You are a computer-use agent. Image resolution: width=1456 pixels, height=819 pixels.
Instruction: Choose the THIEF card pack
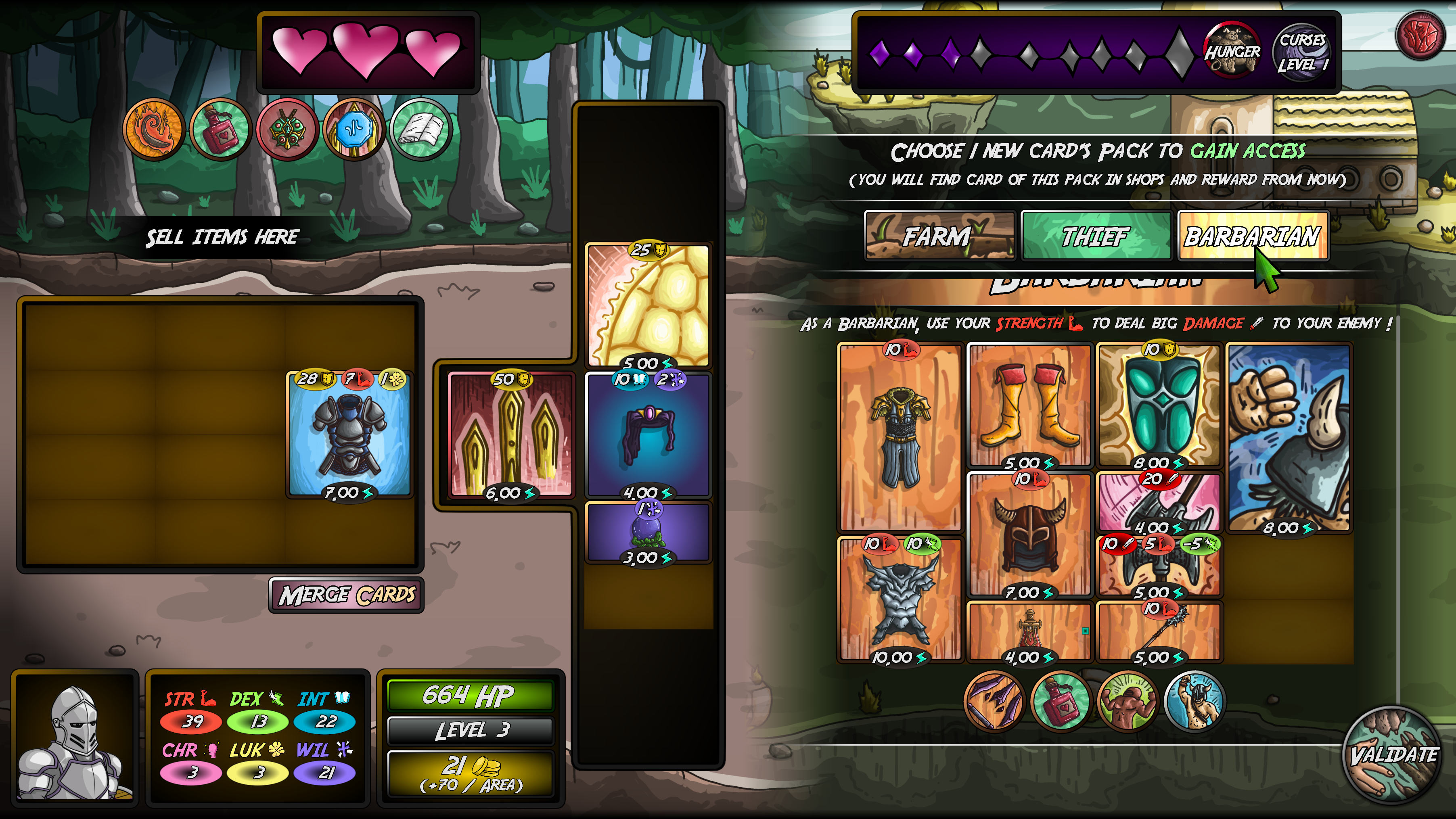[1096, 237]
